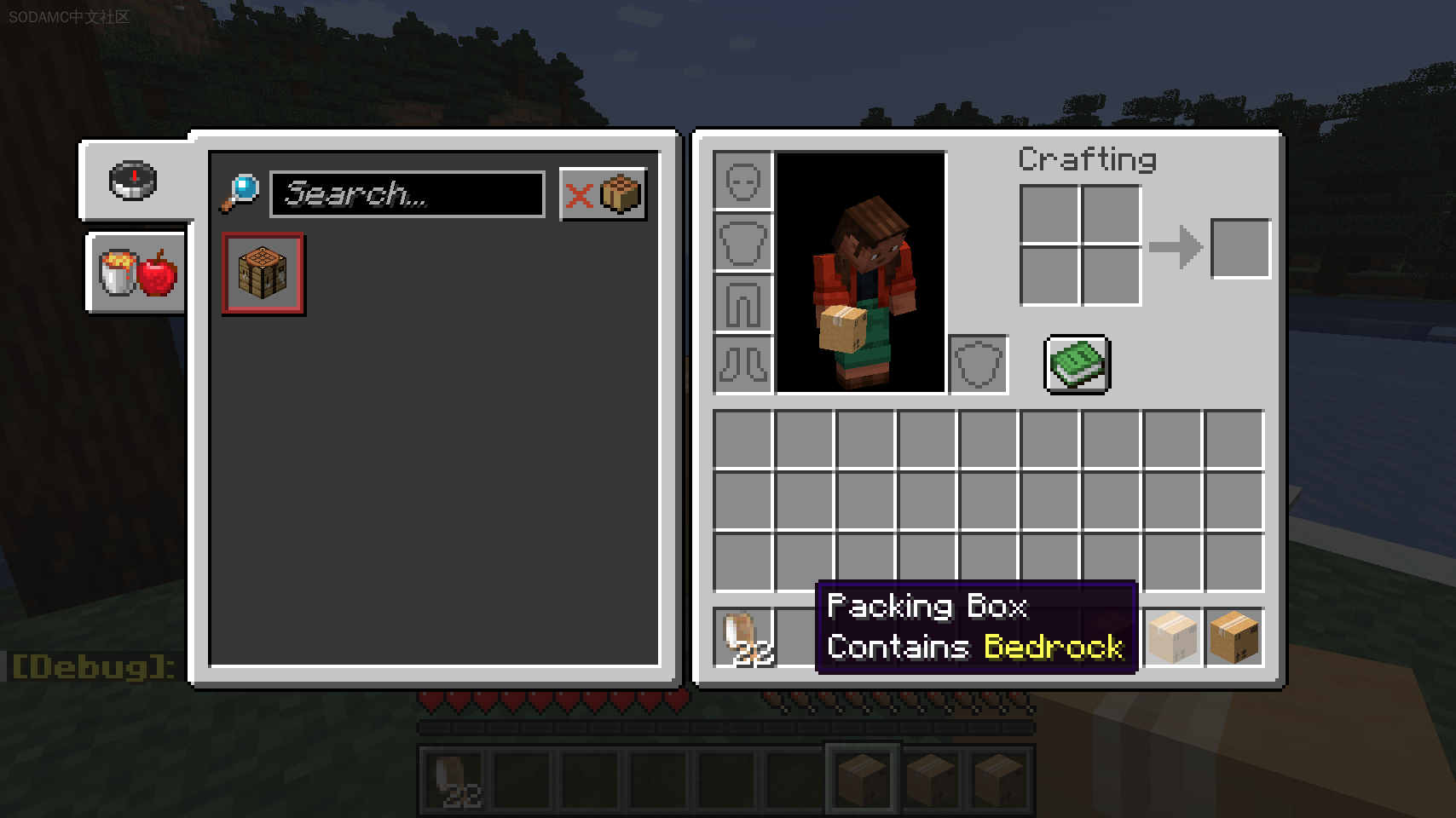Select the crafting table recipe
The height and width of the screenshot is (818, 1456).
tap(263, 274)
